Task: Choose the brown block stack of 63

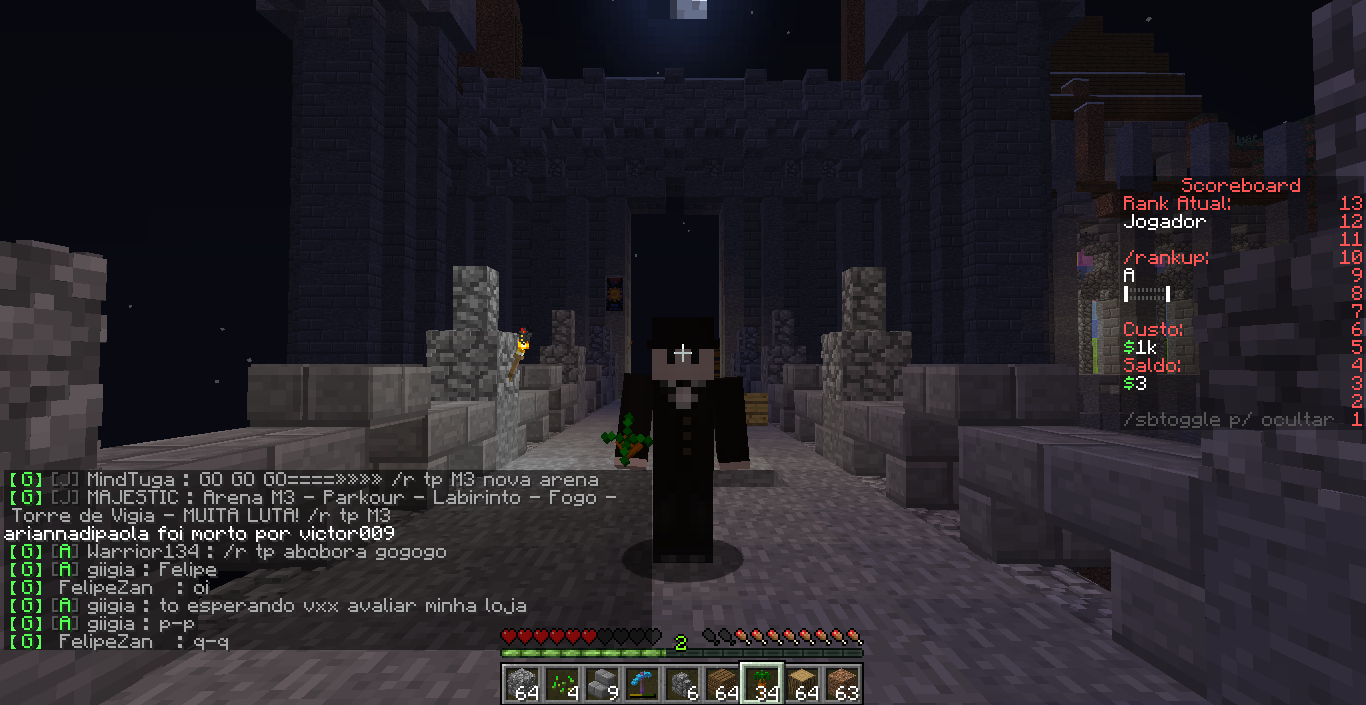Action: (841, 683)
